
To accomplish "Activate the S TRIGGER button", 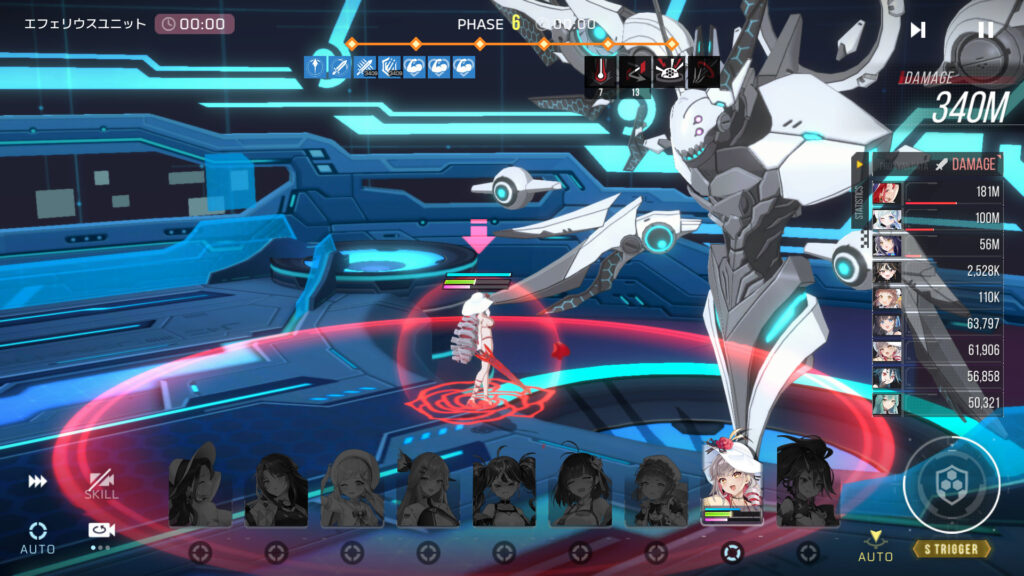I will pos(951,549).
